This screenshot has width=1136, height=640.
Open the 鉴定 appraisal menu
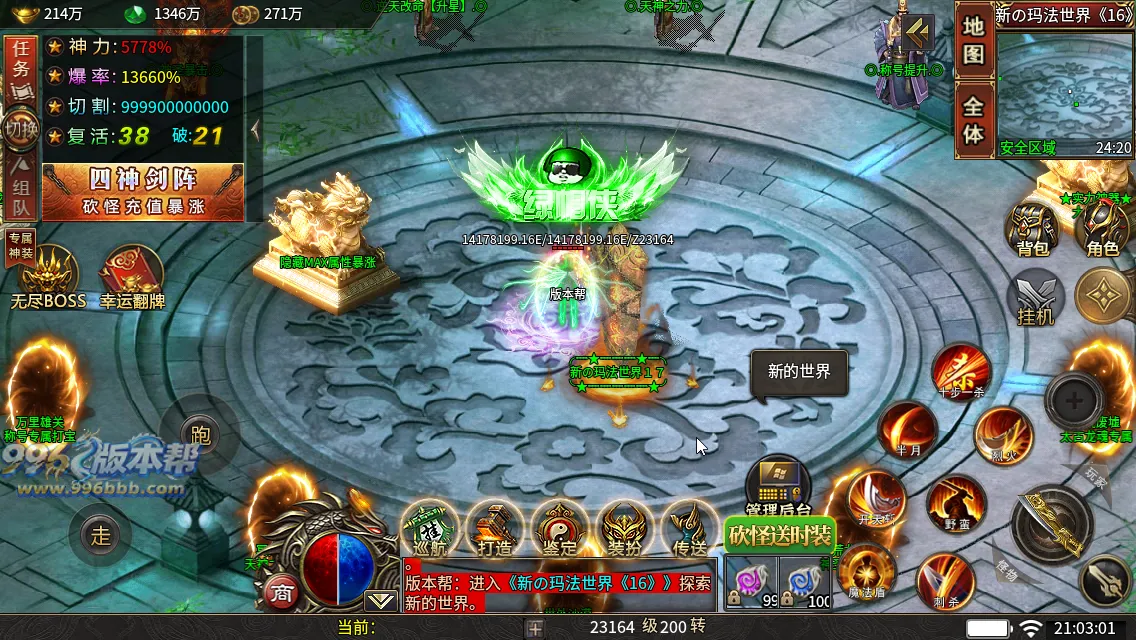click(560, 528)
